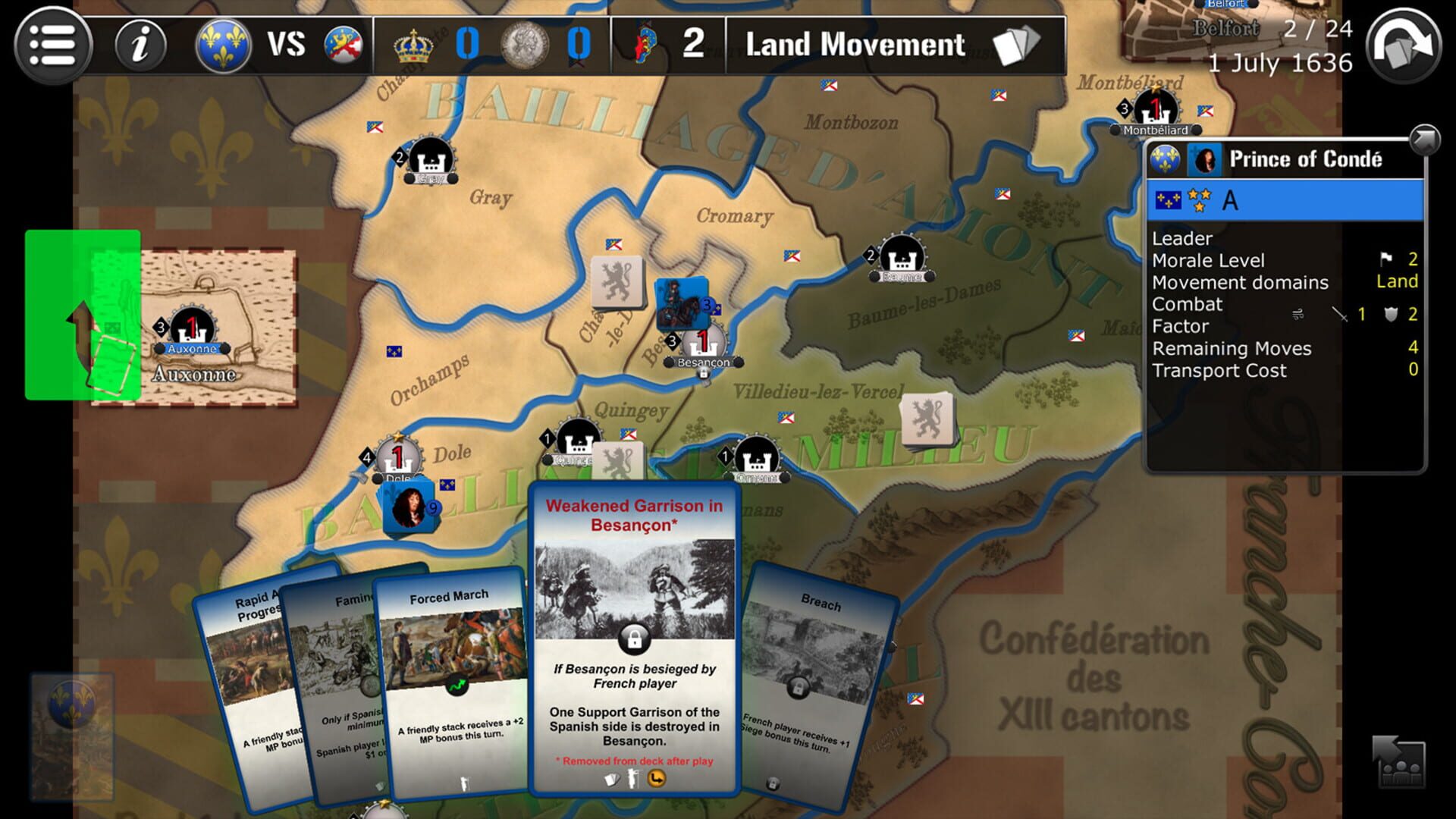Select the French fleur-de-lis faction crest
1456x819 pixels.
222,45
